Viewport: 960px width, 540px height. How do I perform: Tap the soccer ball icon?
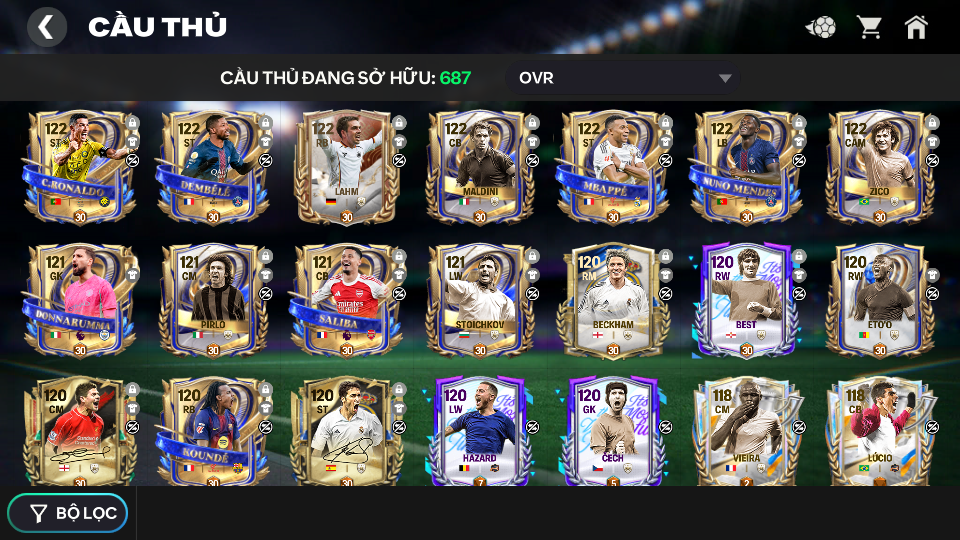(x=821, y=27)
